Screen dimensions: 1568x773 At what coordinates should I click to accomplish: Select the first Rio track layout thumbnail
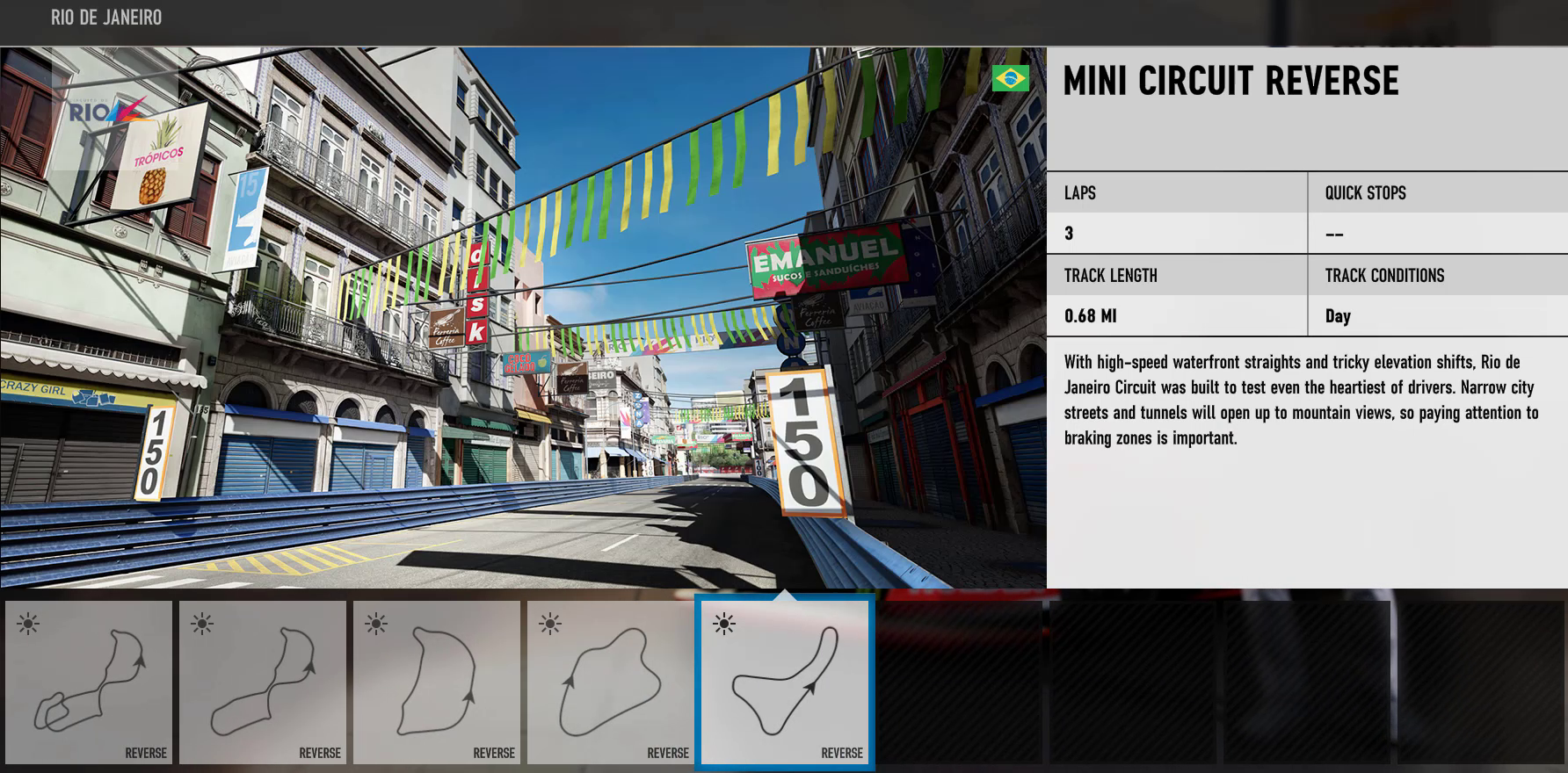[88, 685]
